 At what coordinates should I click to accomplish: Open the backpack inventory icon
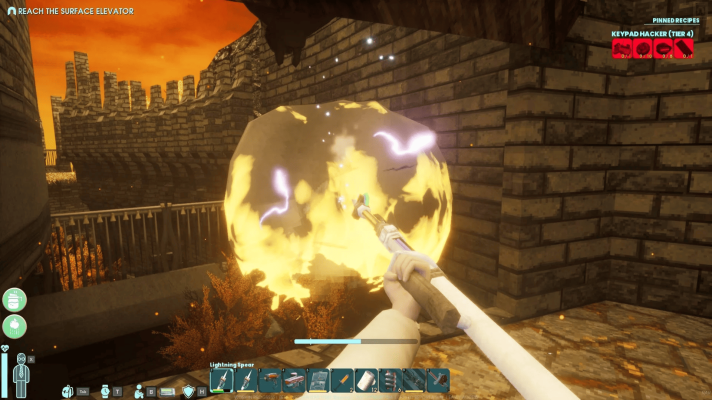coord(68,391)
